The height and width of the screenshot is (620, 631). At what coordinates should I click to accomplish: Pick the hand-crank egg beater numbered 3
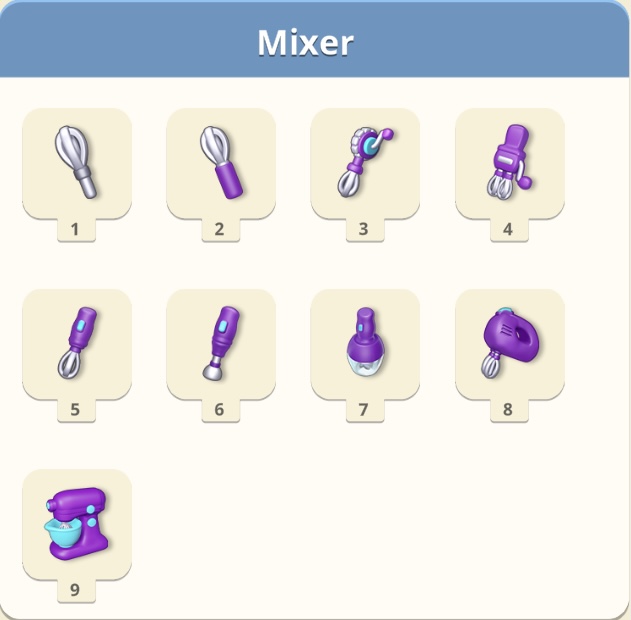point(364,161)
